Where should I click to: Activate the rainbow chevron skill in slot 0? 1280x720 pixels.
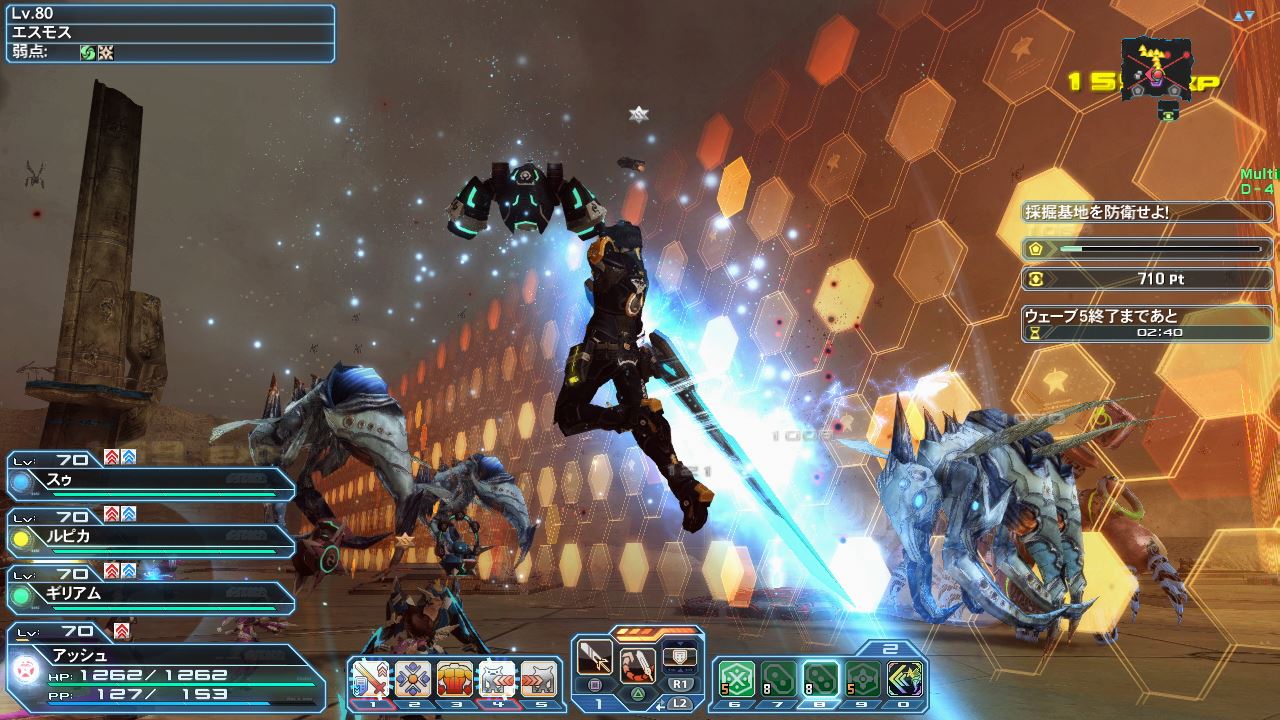coord(904,679)
